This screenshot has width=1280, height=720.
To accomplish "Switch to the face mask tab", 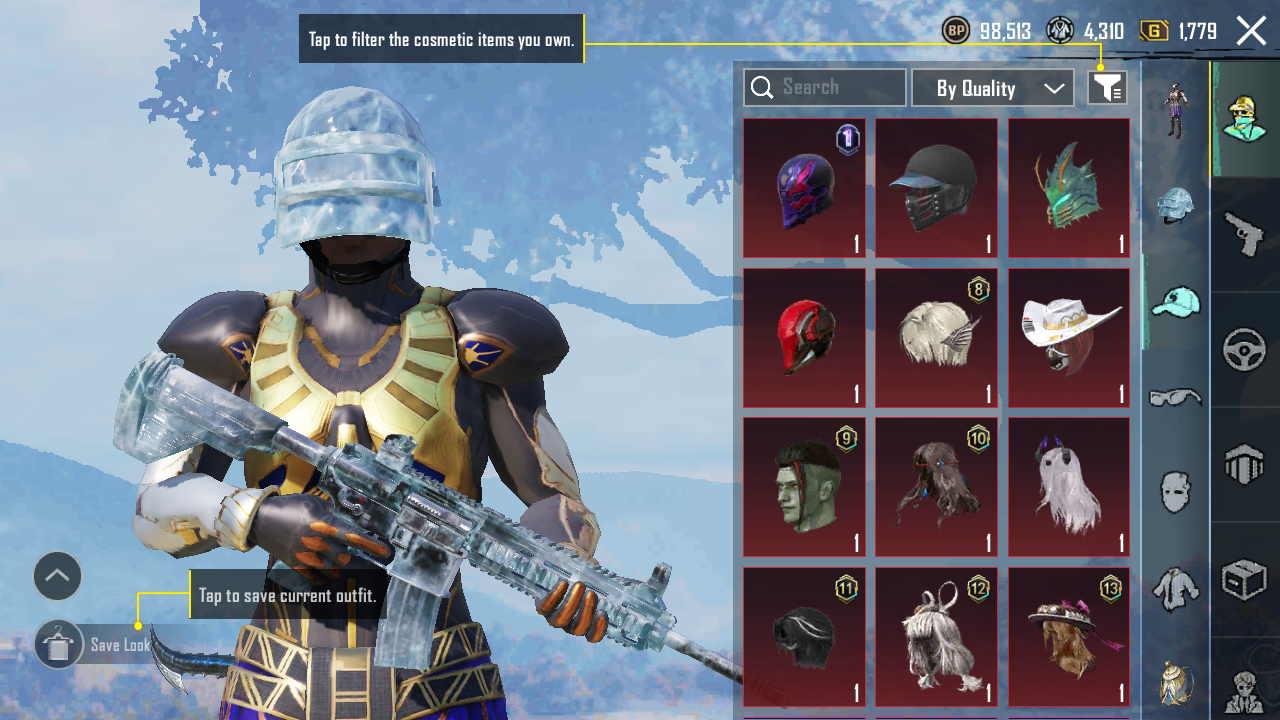I will [1175, 492].
